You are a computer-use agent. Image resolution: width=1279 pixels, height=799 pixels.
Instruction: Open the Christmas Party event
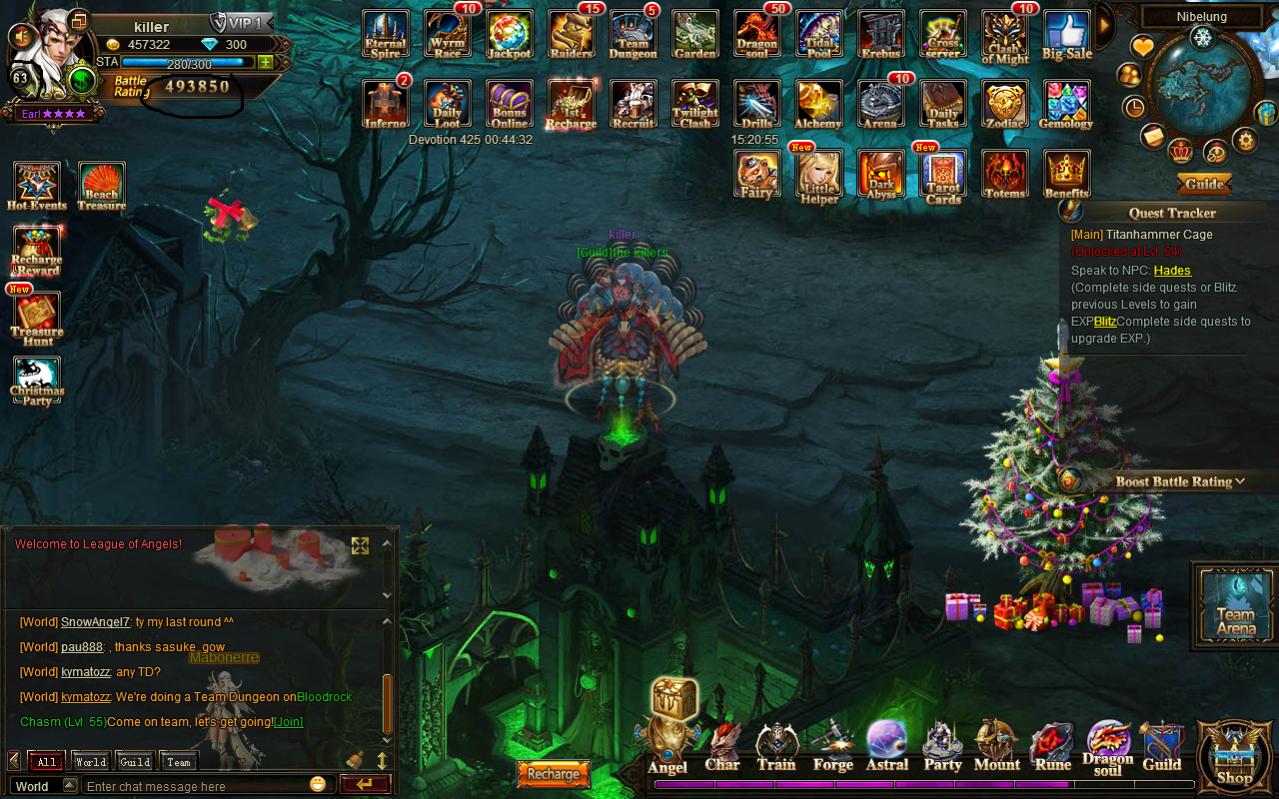(x=37, y=381)
